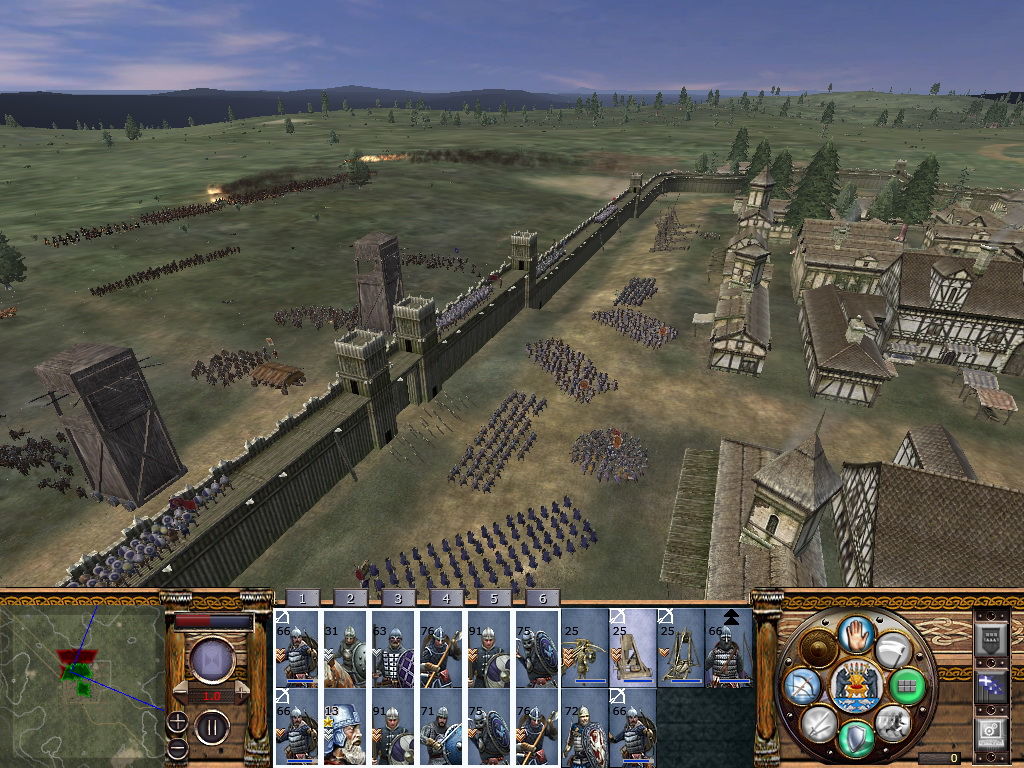Zoom in on the radar minimap

(x=177, y=721)
